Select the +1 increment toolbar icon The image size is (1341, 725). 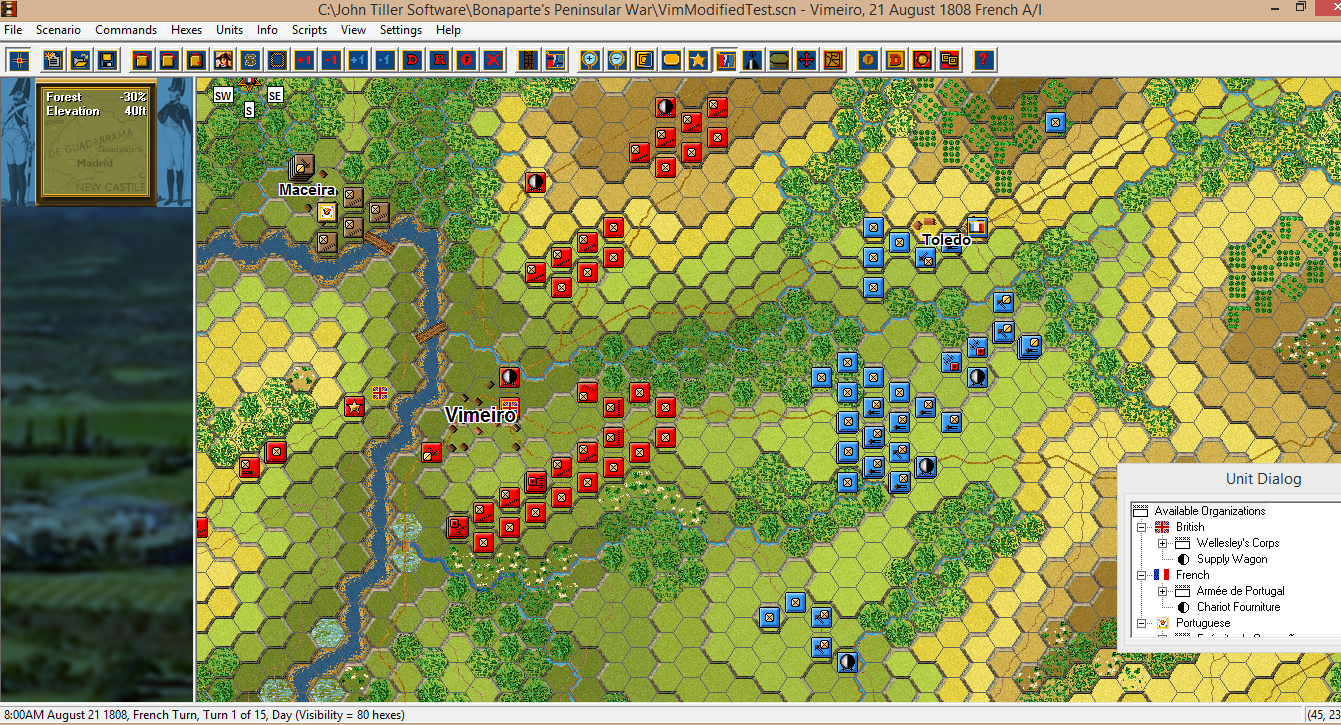304,60
